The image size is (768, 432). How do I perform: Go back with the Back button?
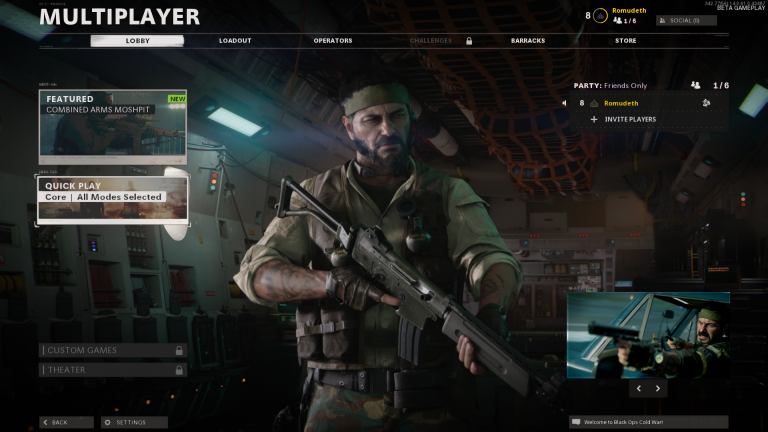coord(66,422)
